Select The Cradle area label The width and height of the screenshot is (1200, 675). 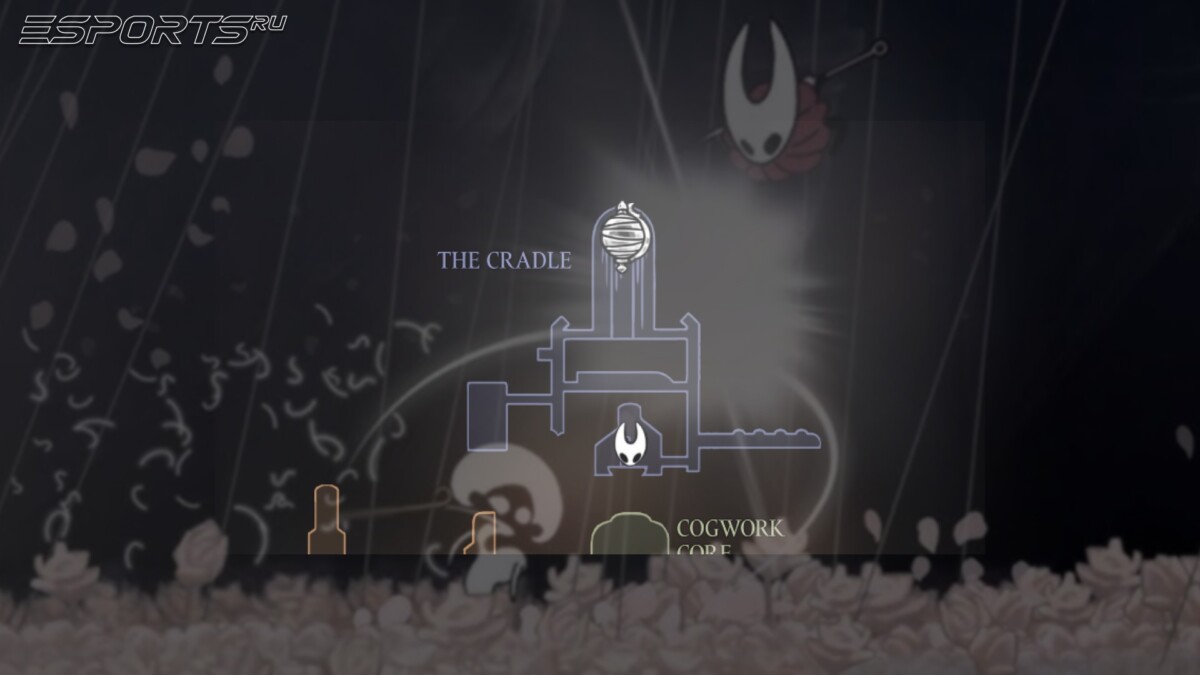click(504, 261)
